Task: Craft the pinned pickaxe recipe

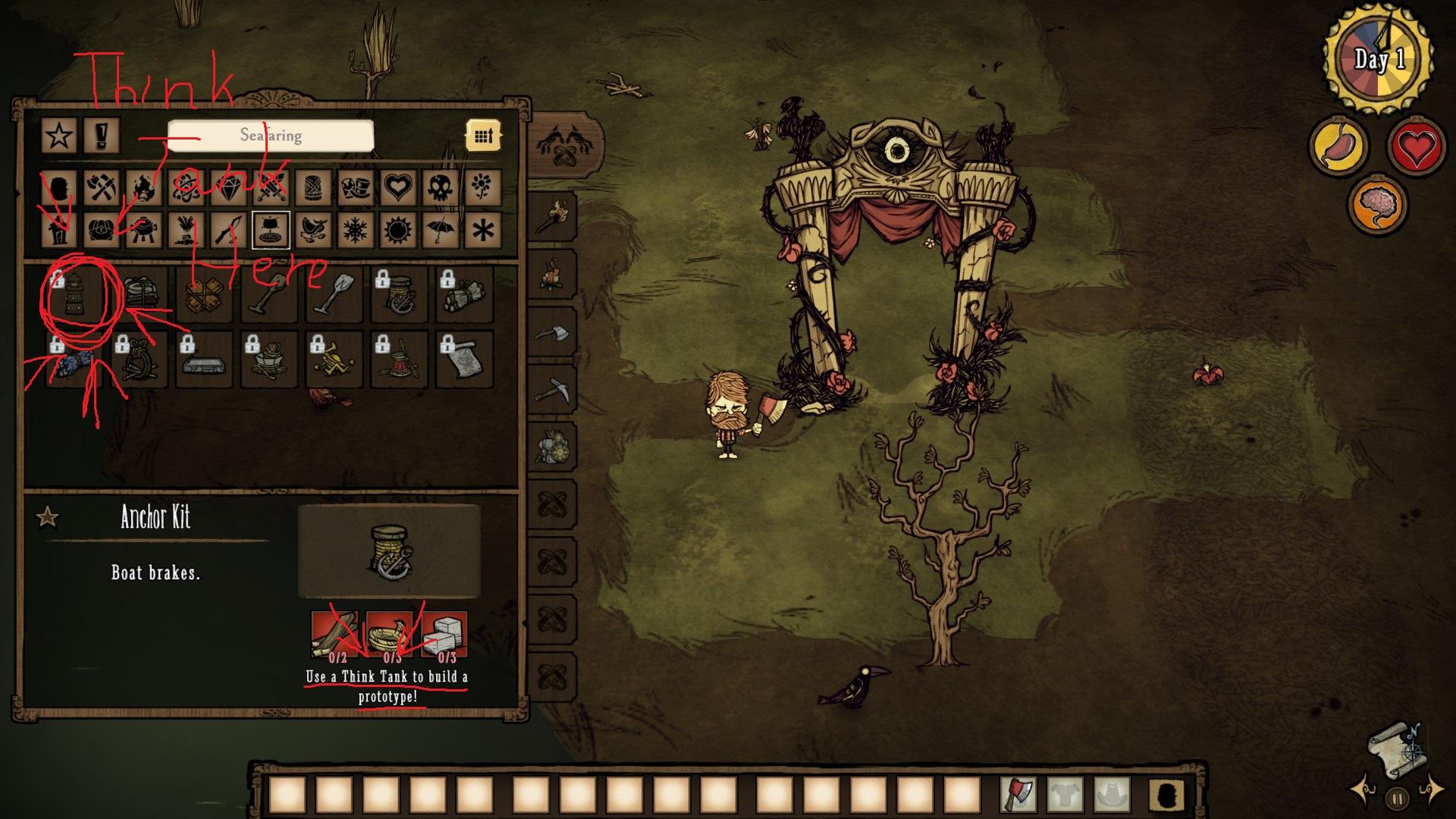Action: (x=551, y=391)
